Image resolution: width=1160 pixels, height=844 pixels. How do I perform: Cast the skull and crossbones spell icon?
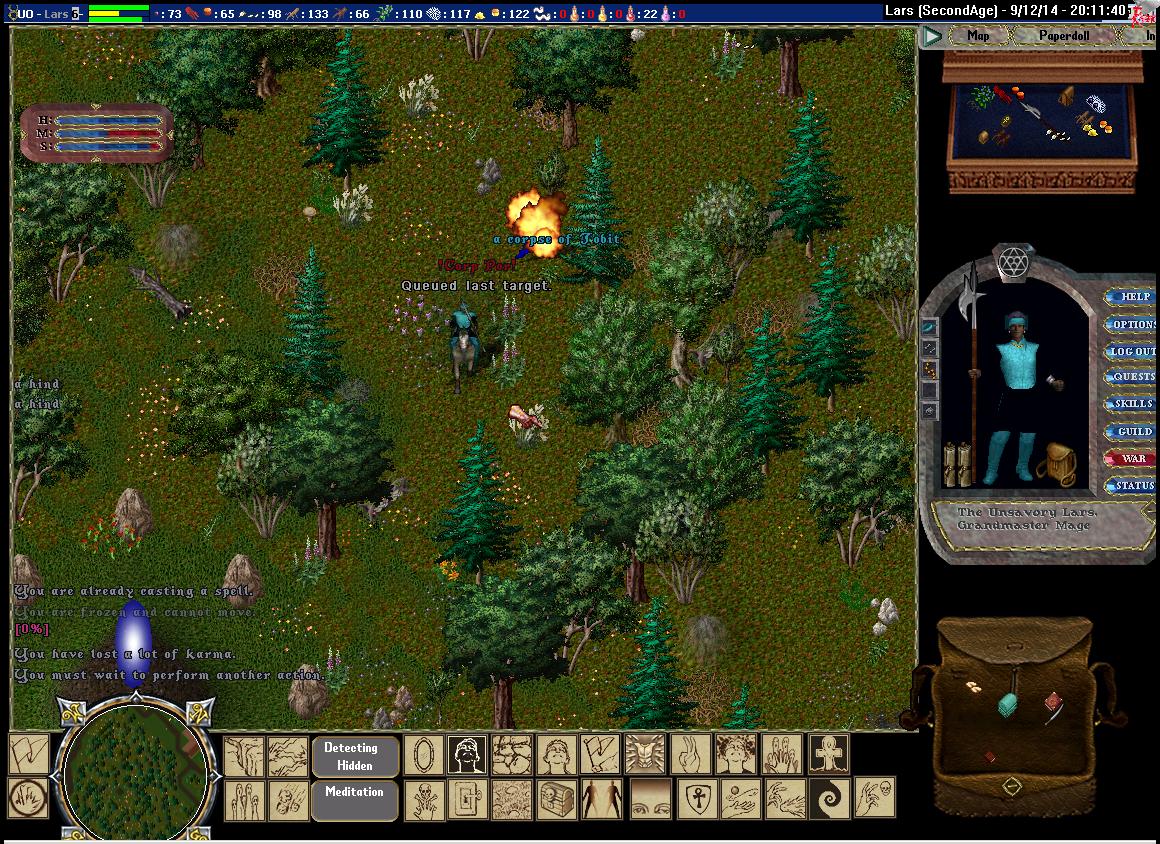point(424,800)
